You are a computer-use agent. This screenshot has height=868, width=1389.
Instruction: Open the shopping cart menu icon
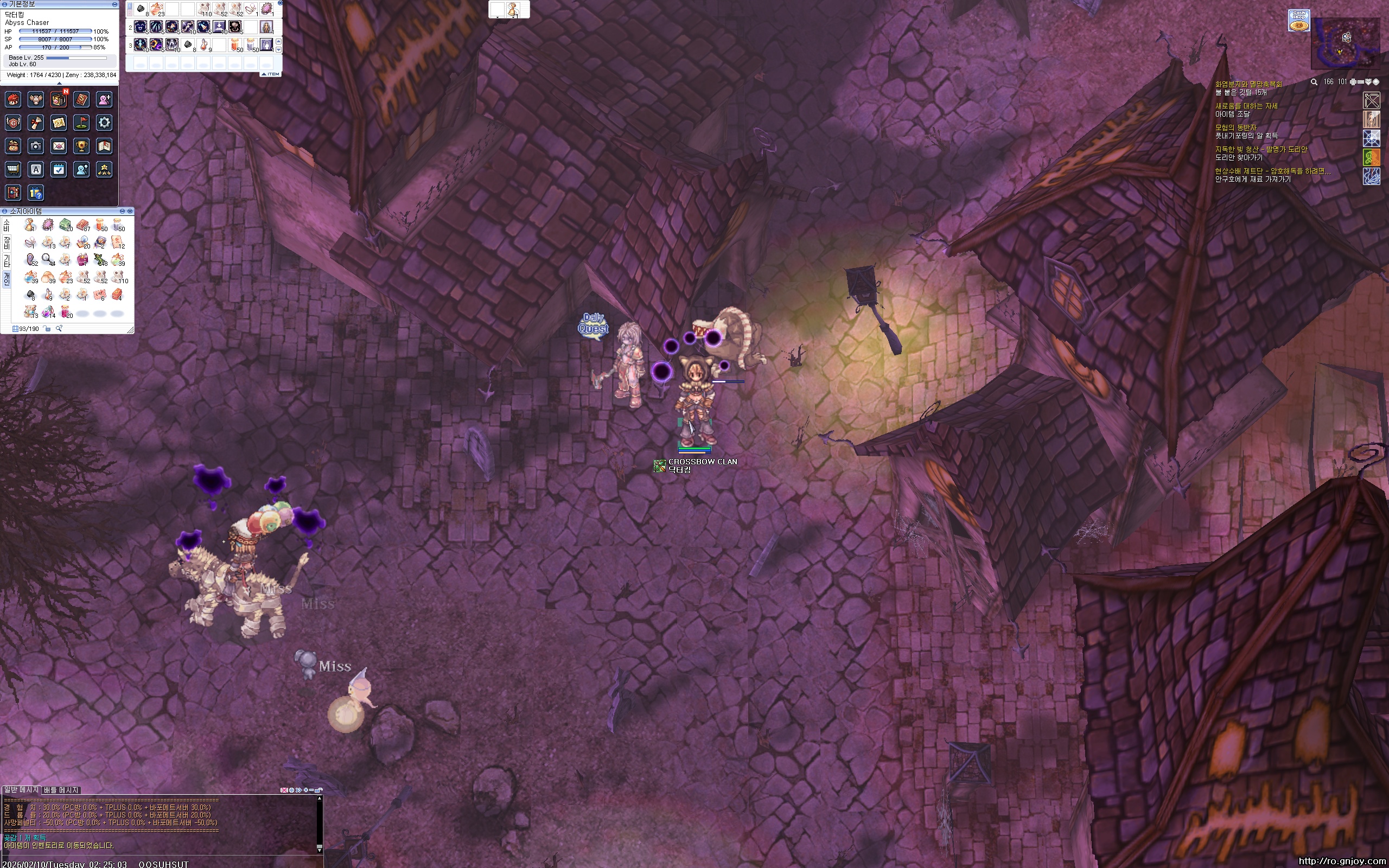click(12, 169)
